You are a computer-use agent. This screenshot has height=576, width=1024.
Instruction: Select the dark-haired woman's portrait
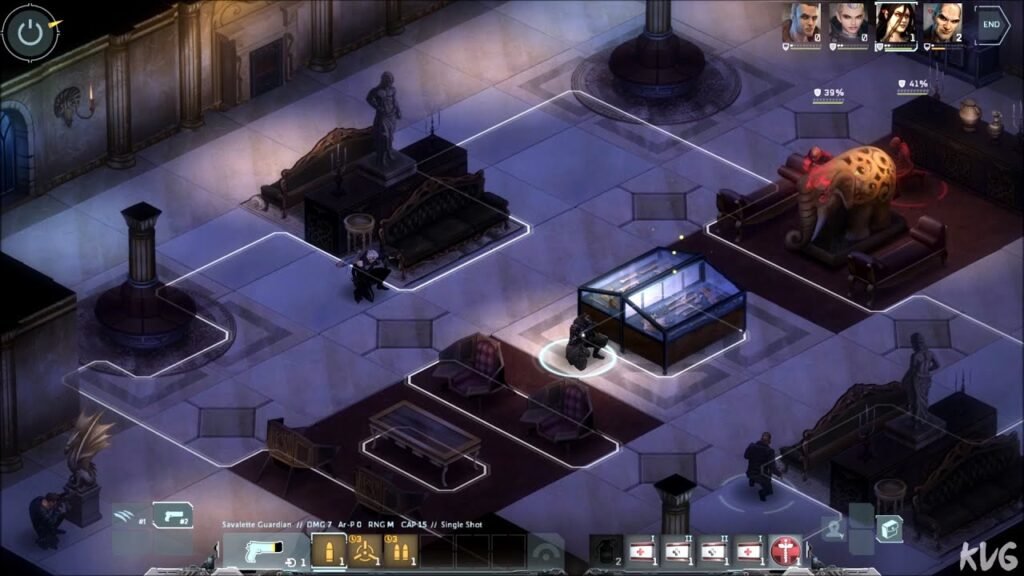click(x=893, y=23)
